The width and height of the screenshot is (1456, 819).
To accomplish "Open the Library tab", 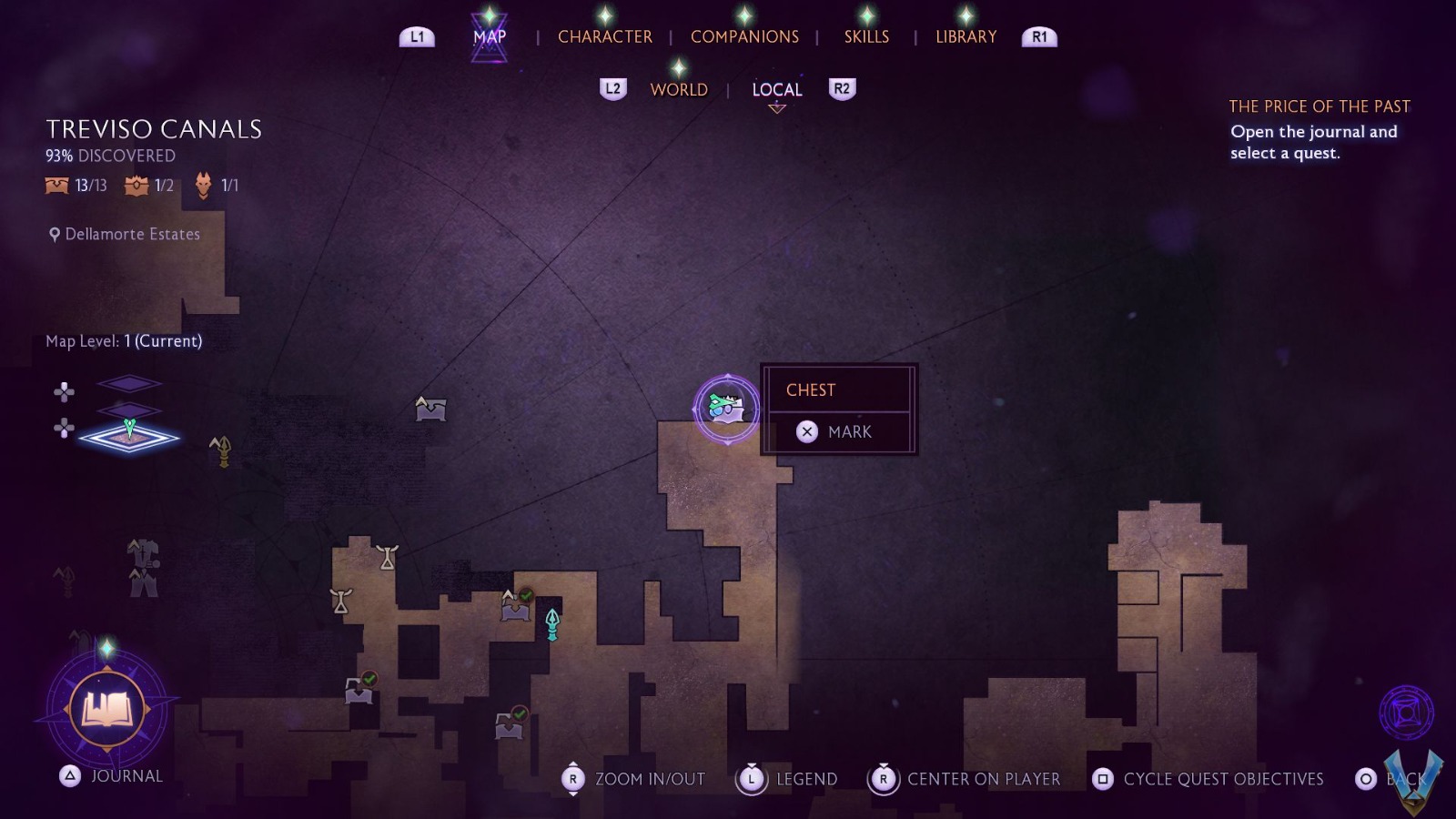I will [x=966, y=36].
